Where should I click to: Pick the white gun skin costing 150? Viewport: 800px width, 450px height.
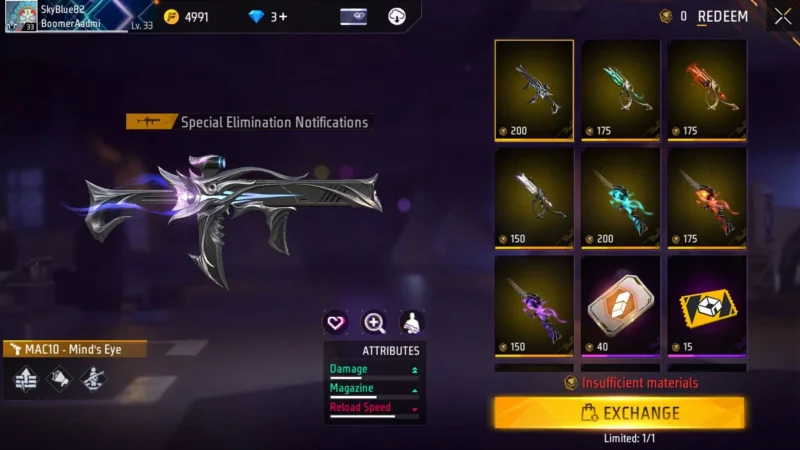tap(534, 197)
